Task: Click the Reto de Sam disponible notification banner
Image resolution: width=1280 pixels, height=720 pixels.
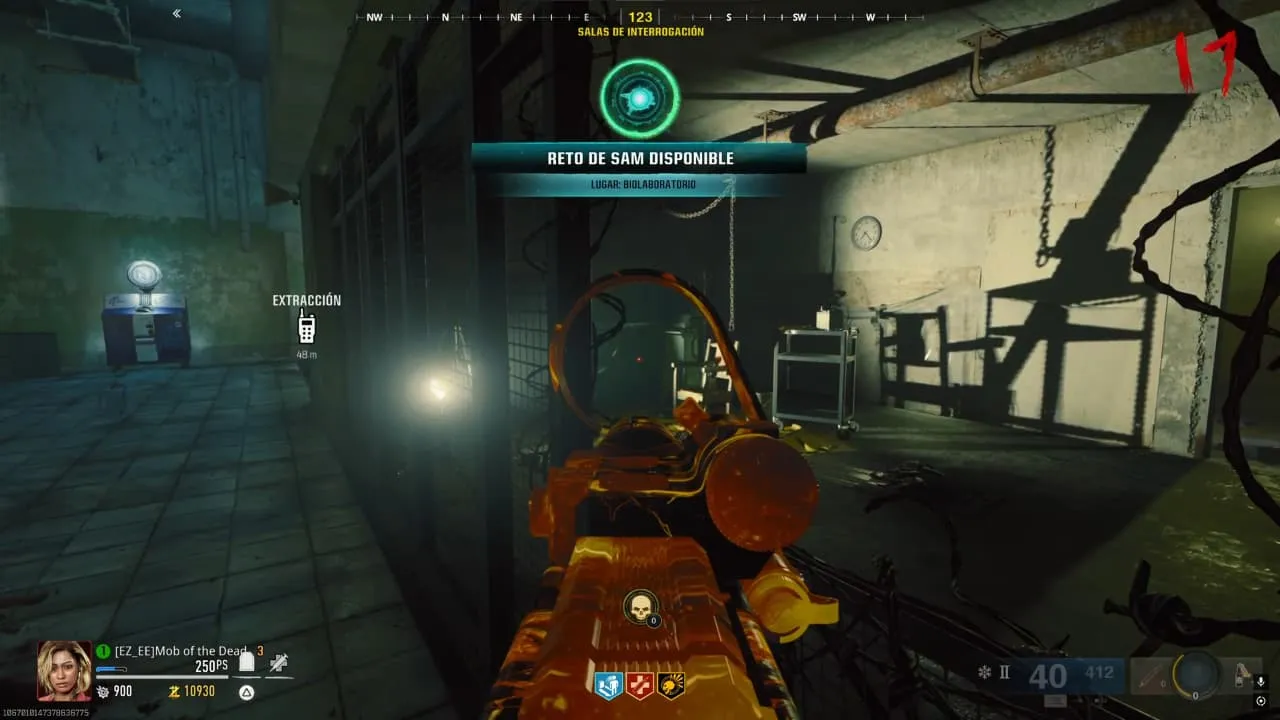Action: (x=638, y=158)
